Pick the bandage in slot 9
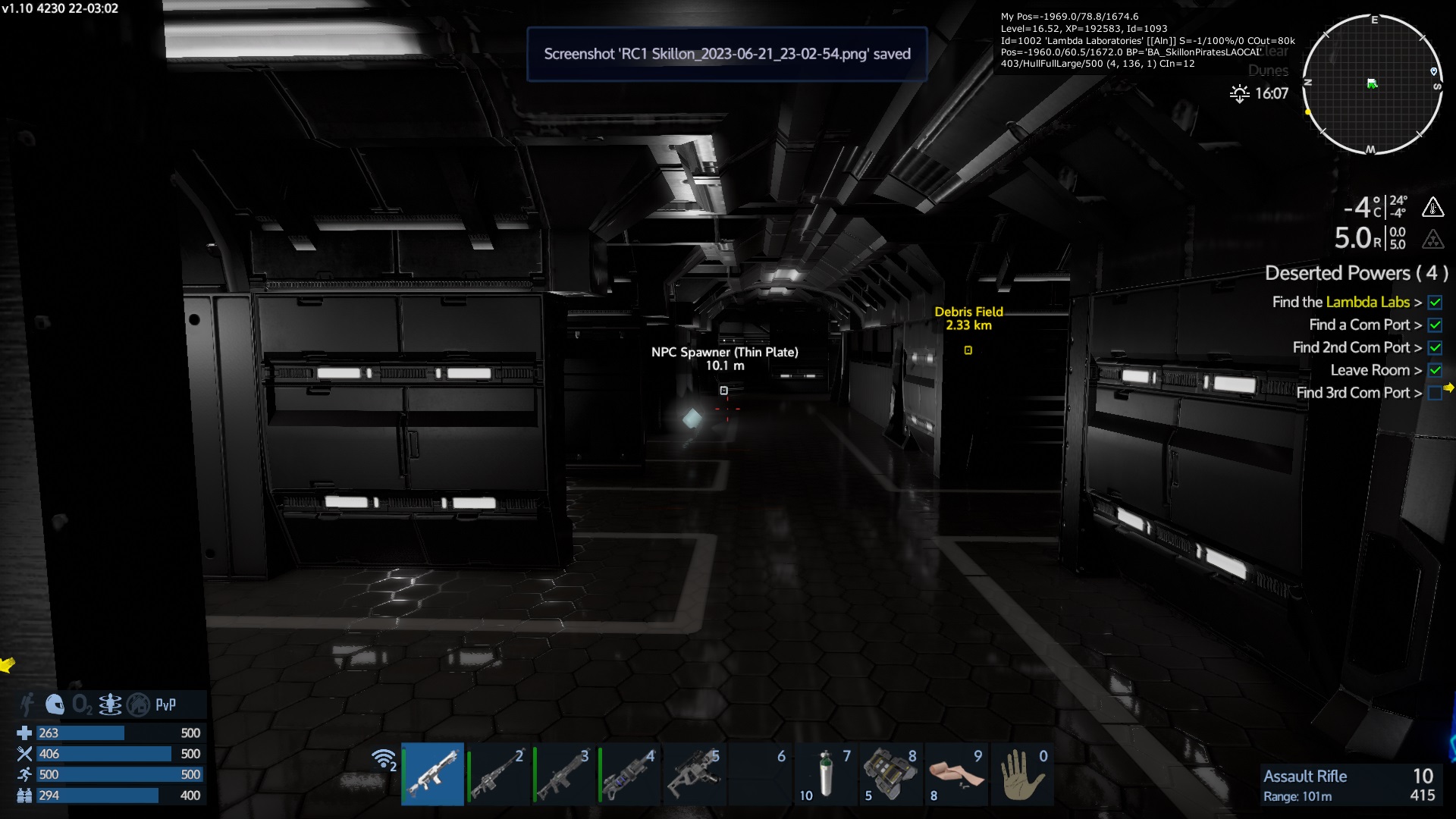 [955, 773]
